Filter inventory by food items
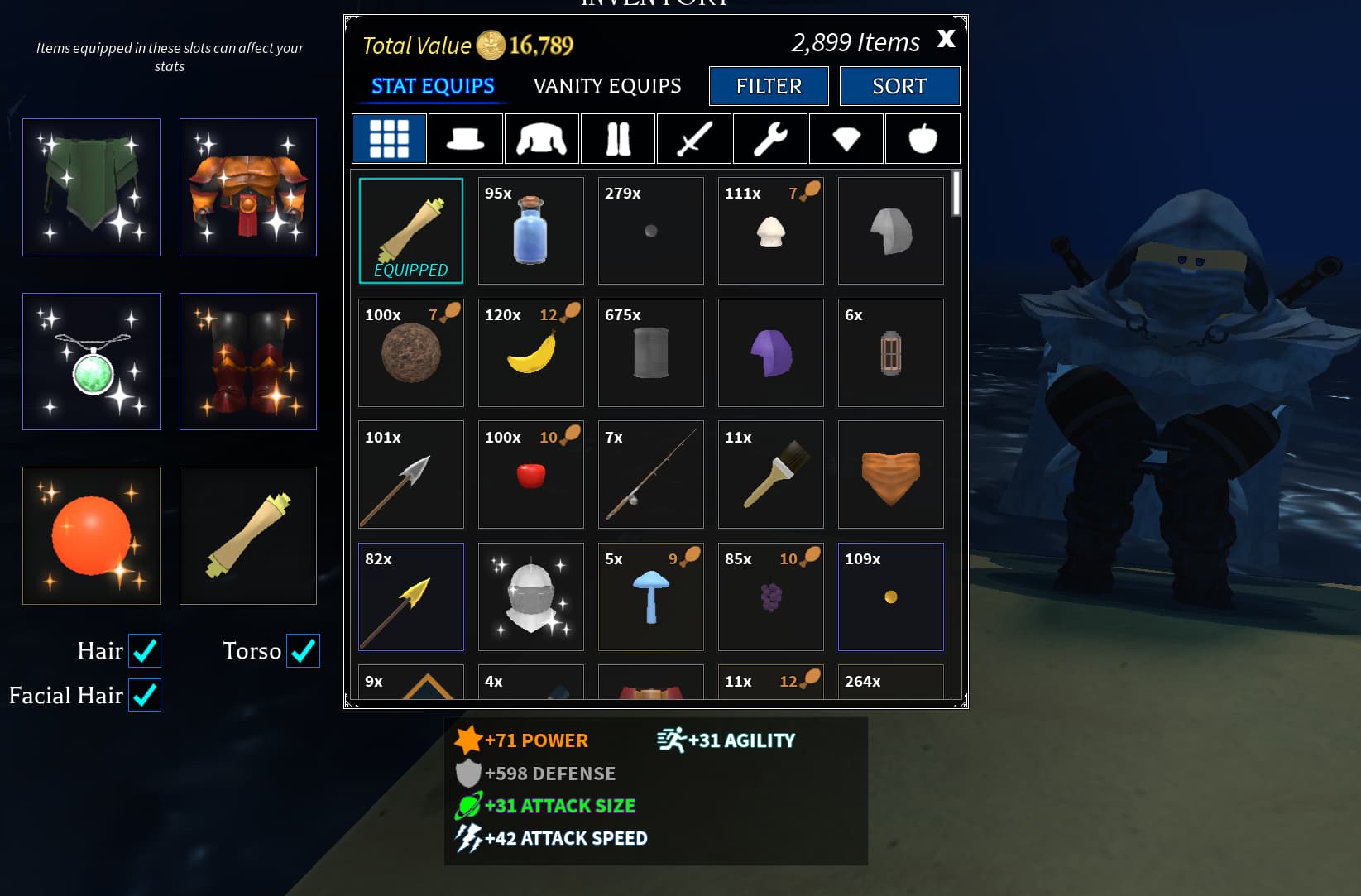The width and height of the screenshot is (1361, 896). [922, 138]
